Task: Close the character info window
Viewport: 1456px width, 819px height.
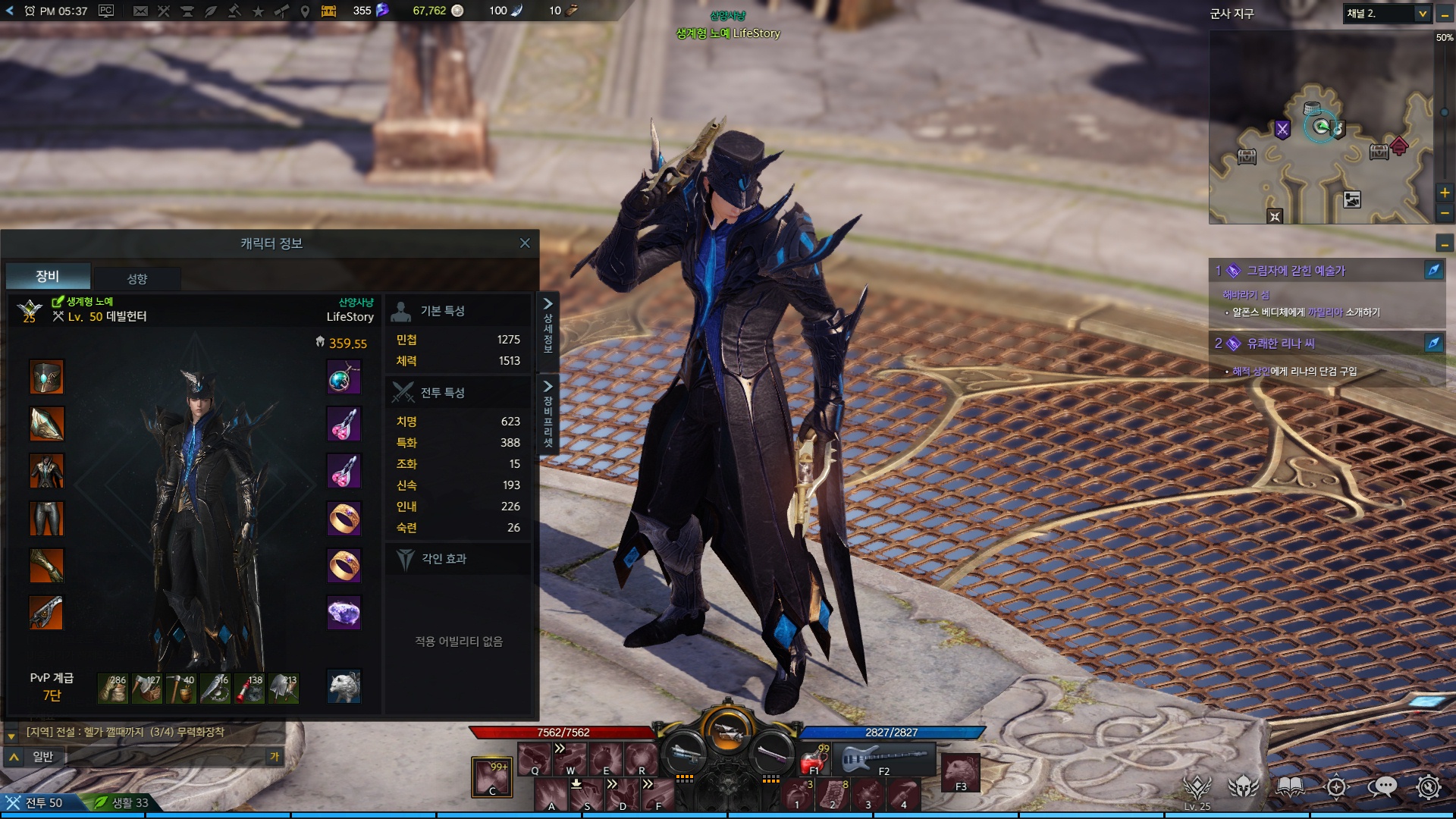Action: (x=525, y=243)
